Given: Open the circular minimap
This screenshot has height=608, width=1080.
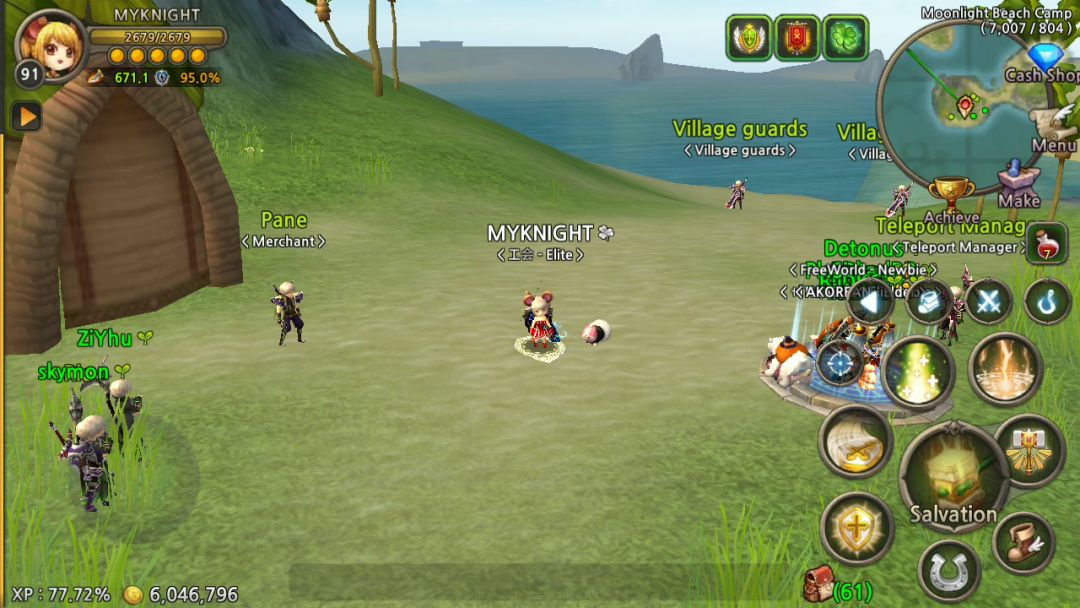Looking at the screenshot, I should click(x=960, y=105).
